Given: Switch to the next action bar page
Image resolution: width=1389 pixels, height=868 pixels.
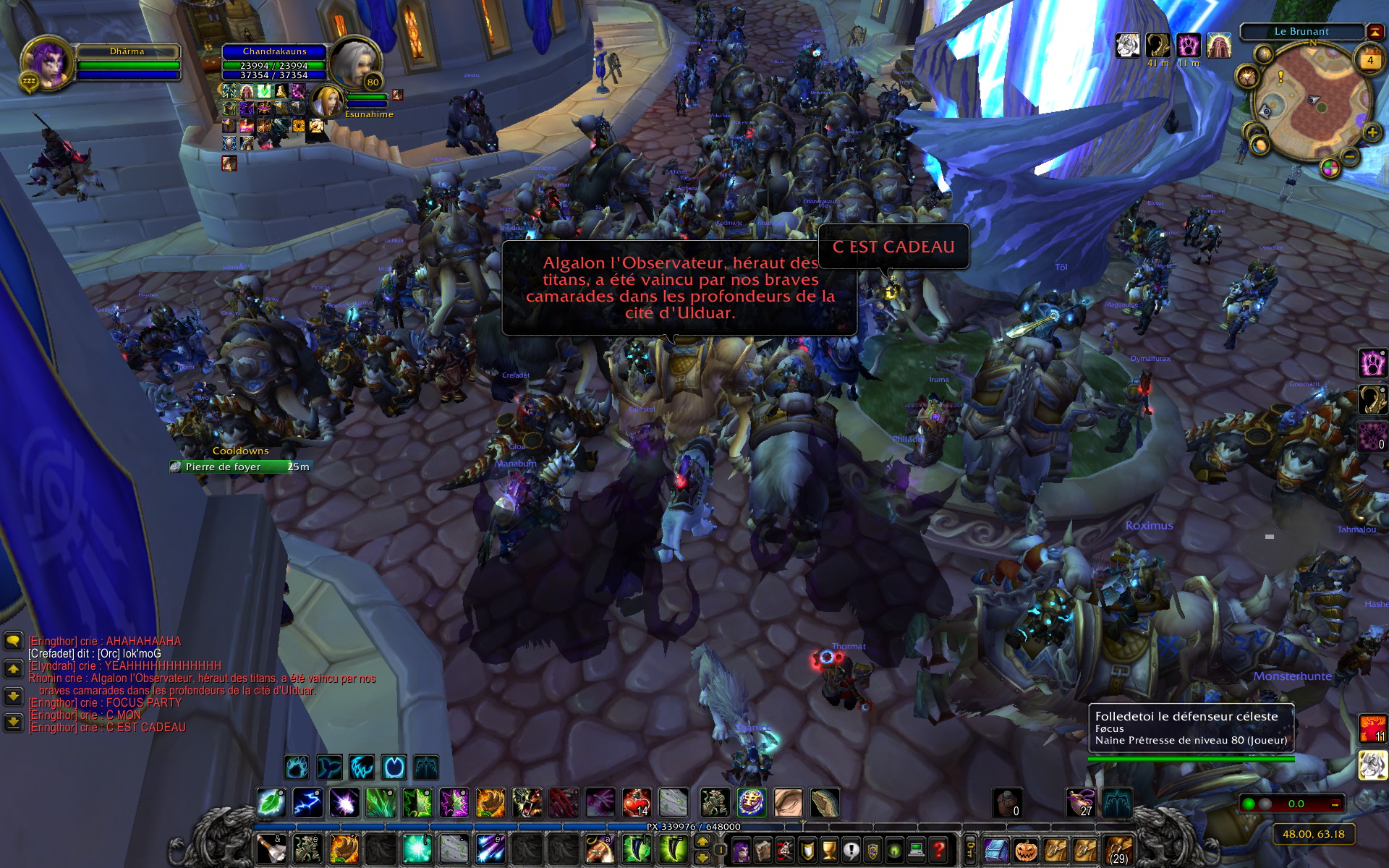Looking at the screenshot, I should coord(702,842).
